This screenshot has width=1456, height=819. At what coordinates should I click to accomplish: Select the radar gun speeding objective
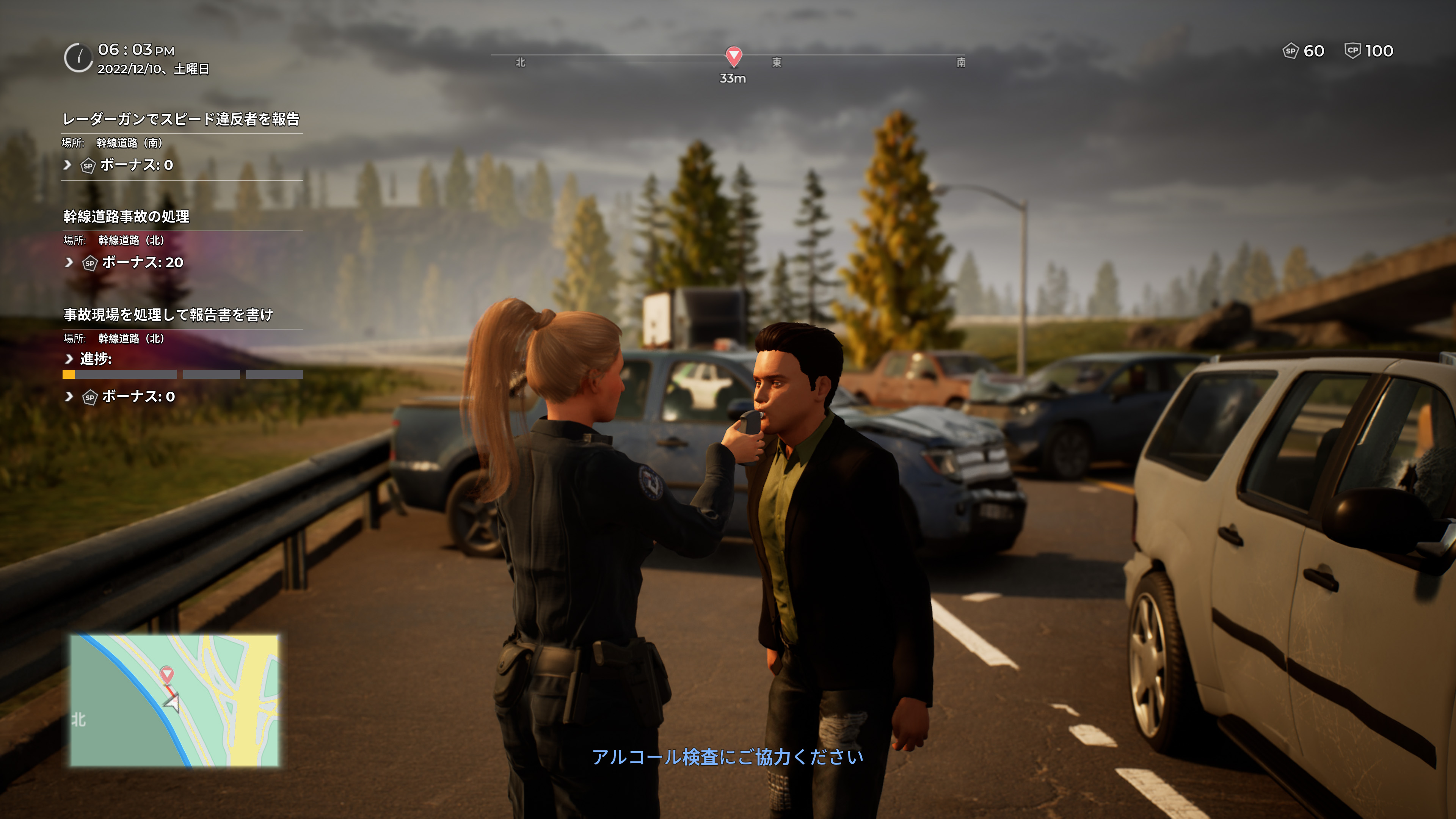pos(181,119)
